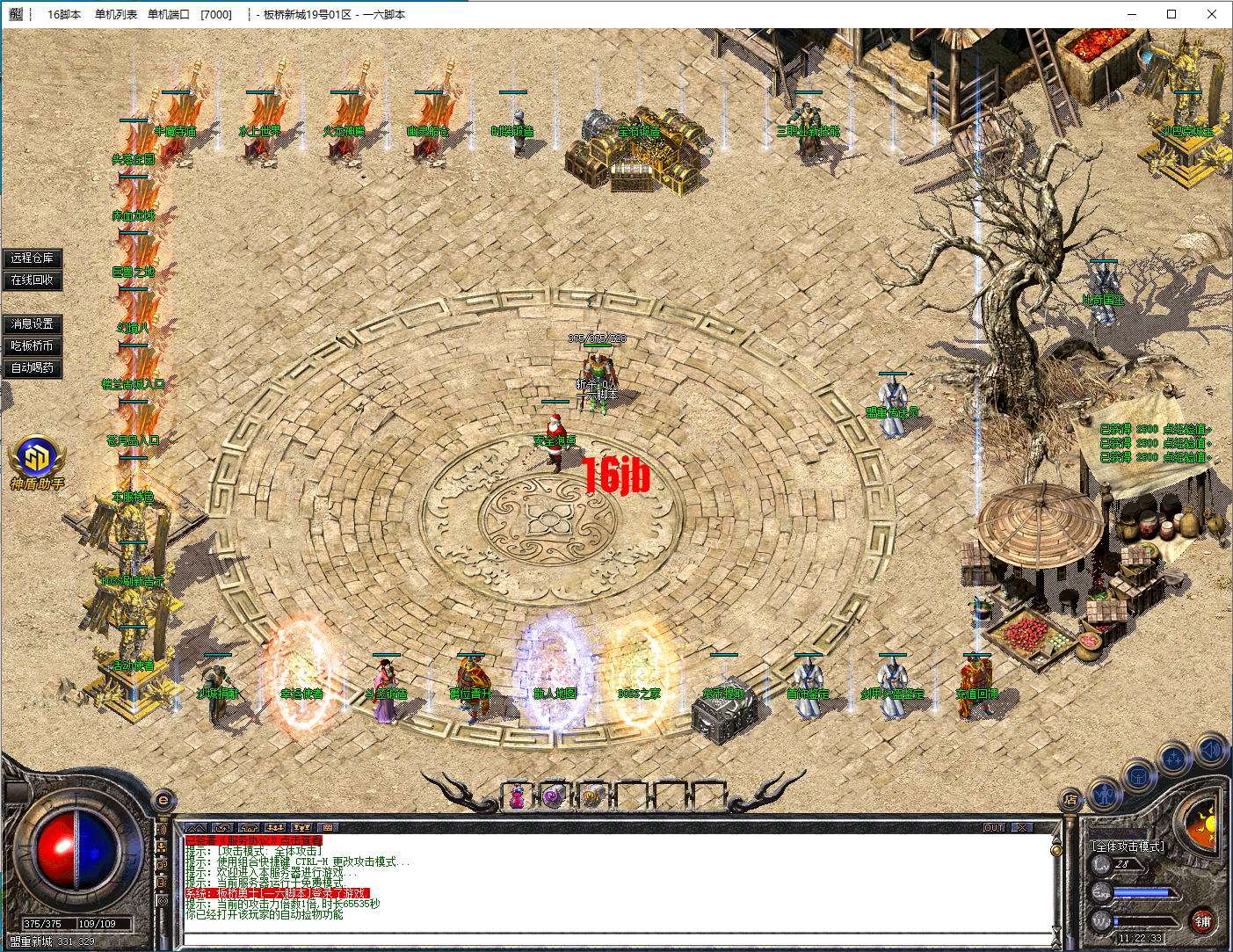Click the friends icon in the chat toolbar
Image resolution: width=1233 pixels, height=952 pixels.
point(275,827)
